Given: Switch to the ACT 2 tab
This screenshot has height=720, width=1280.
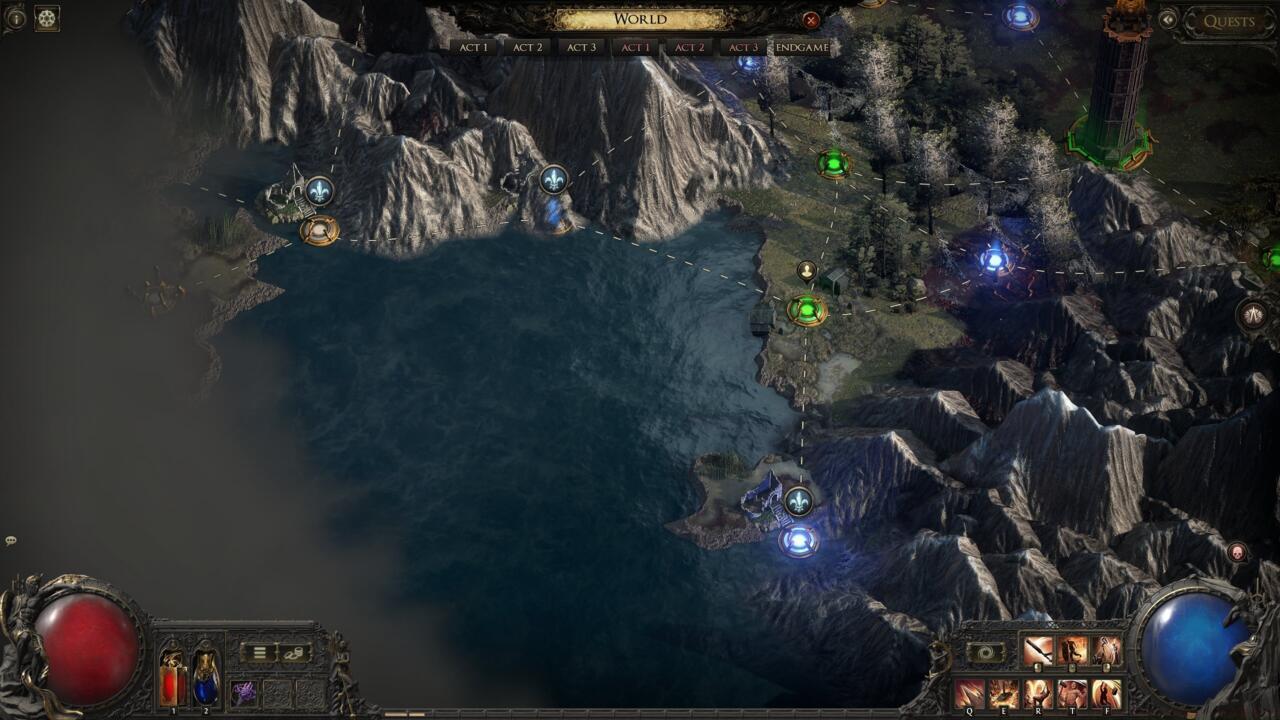Looking at the screenshot, I should point(527,46).
